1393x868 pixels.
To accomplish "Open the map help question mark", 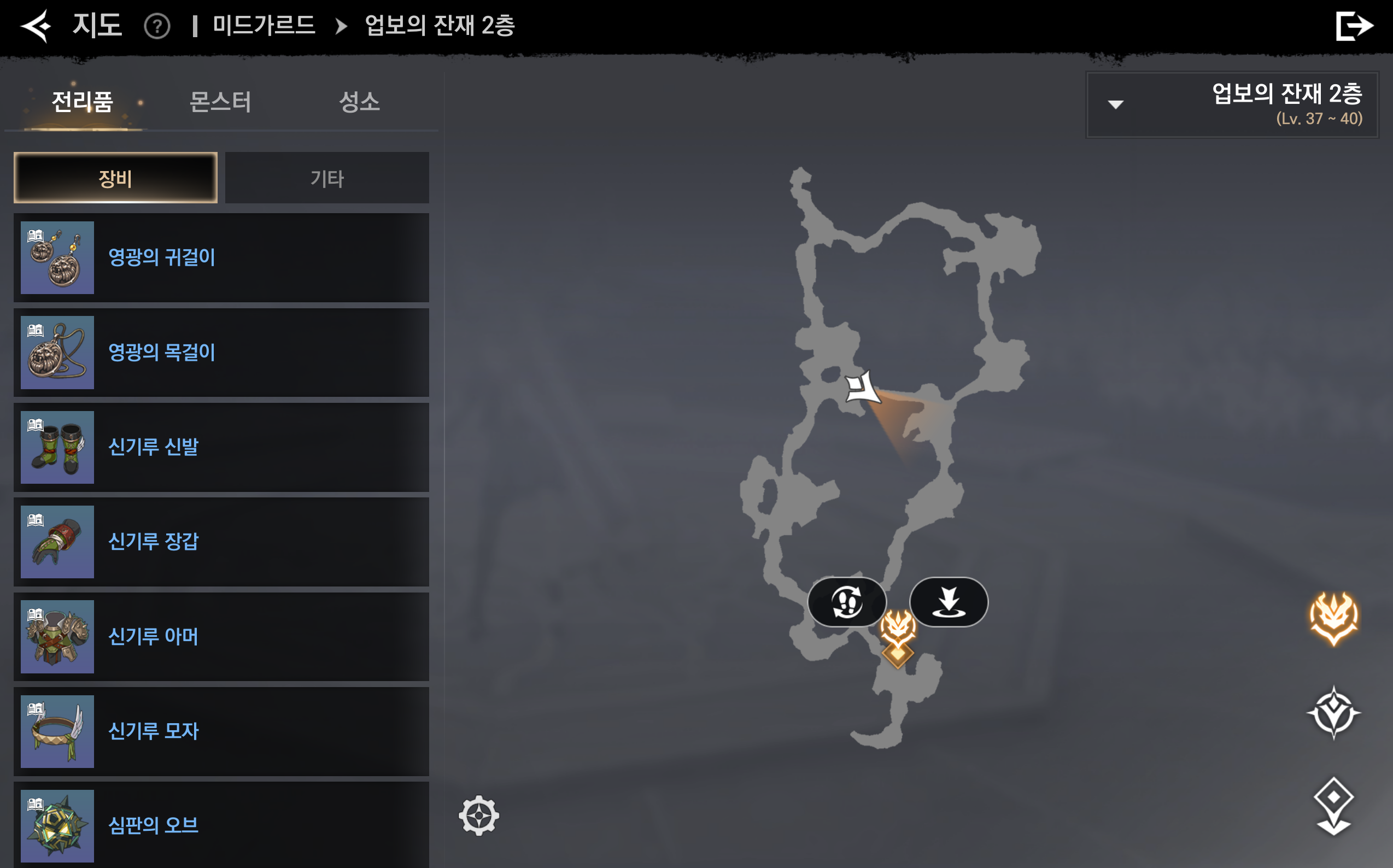I will 157,26.
